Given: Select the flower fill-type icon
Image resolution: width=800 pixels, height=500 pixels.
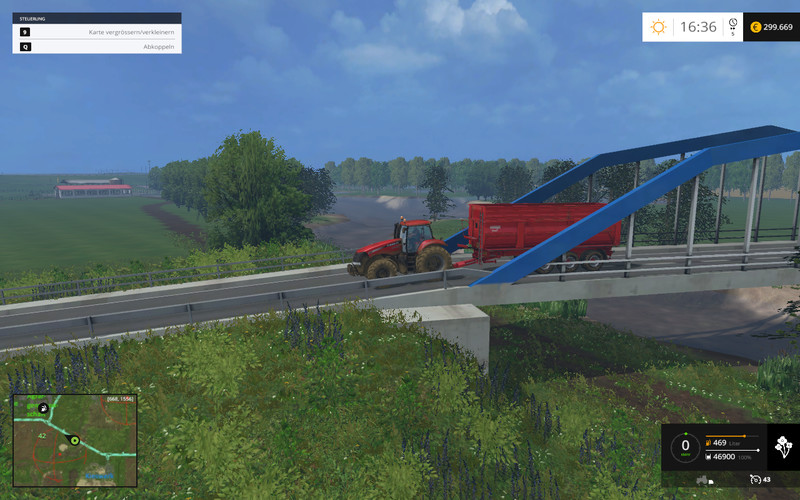Looking at the screenshot, I should (782, 446).
